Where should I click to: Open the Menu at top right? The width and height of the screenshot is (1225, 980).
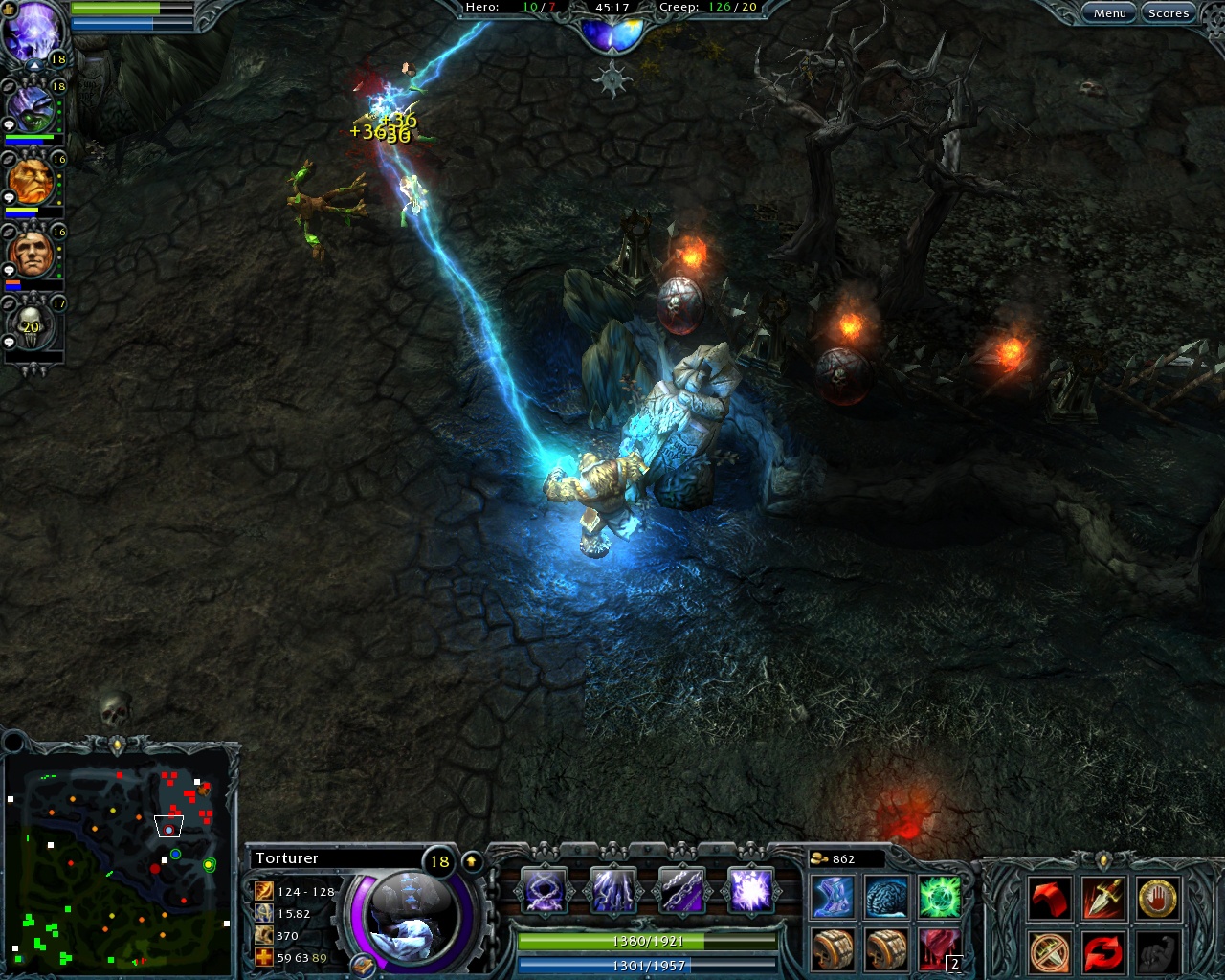tap(1109, 12)
